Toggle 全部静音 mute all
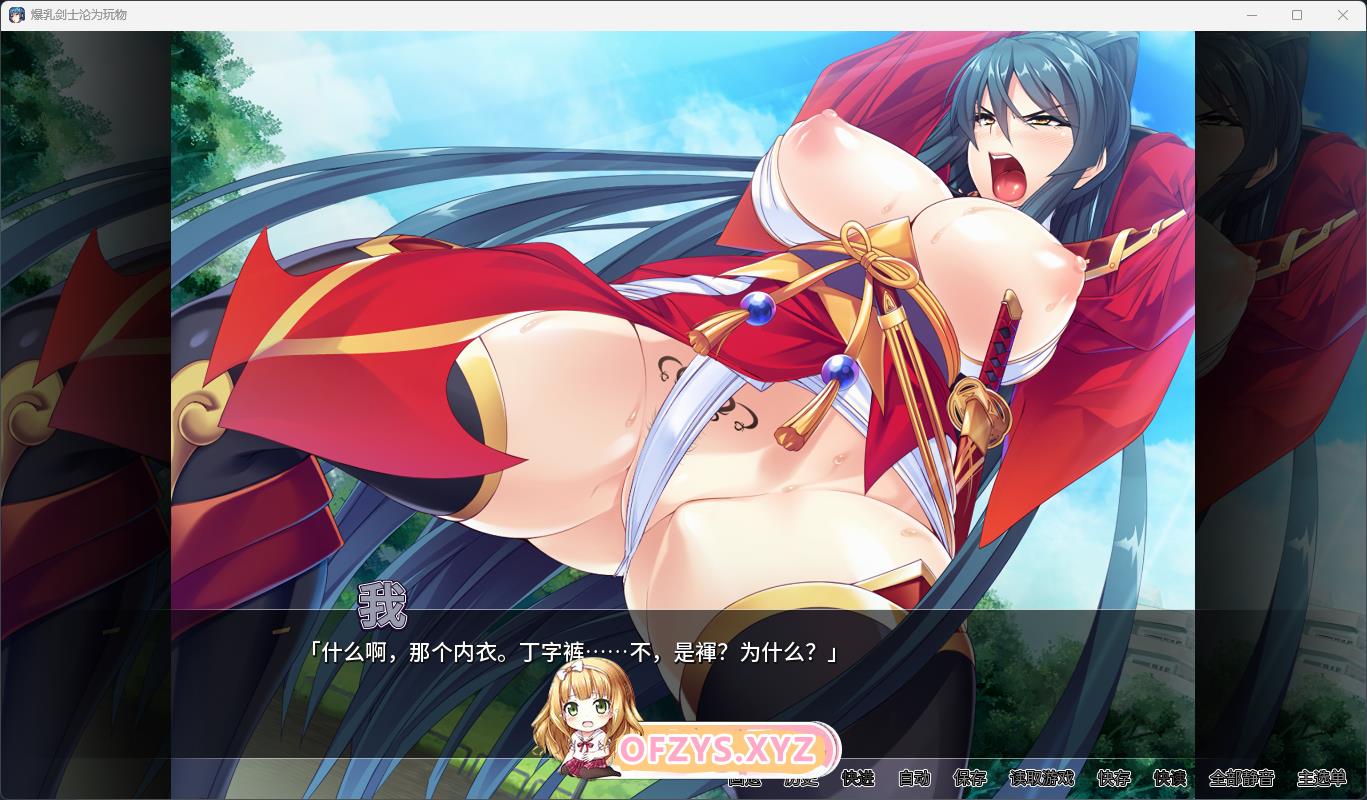The width and height of the screenshot is (1367, 800). [x=1241, y=778]
